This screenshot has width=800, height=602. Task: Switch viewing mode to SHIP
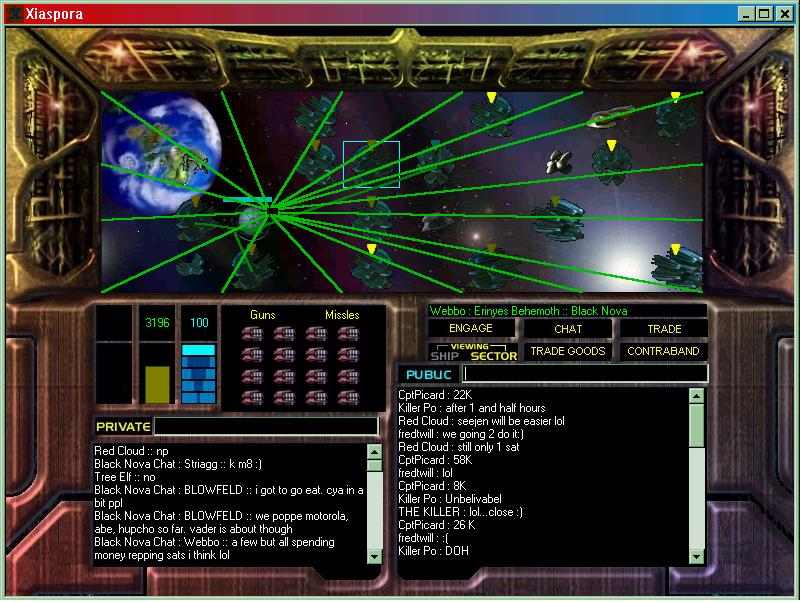444,356
